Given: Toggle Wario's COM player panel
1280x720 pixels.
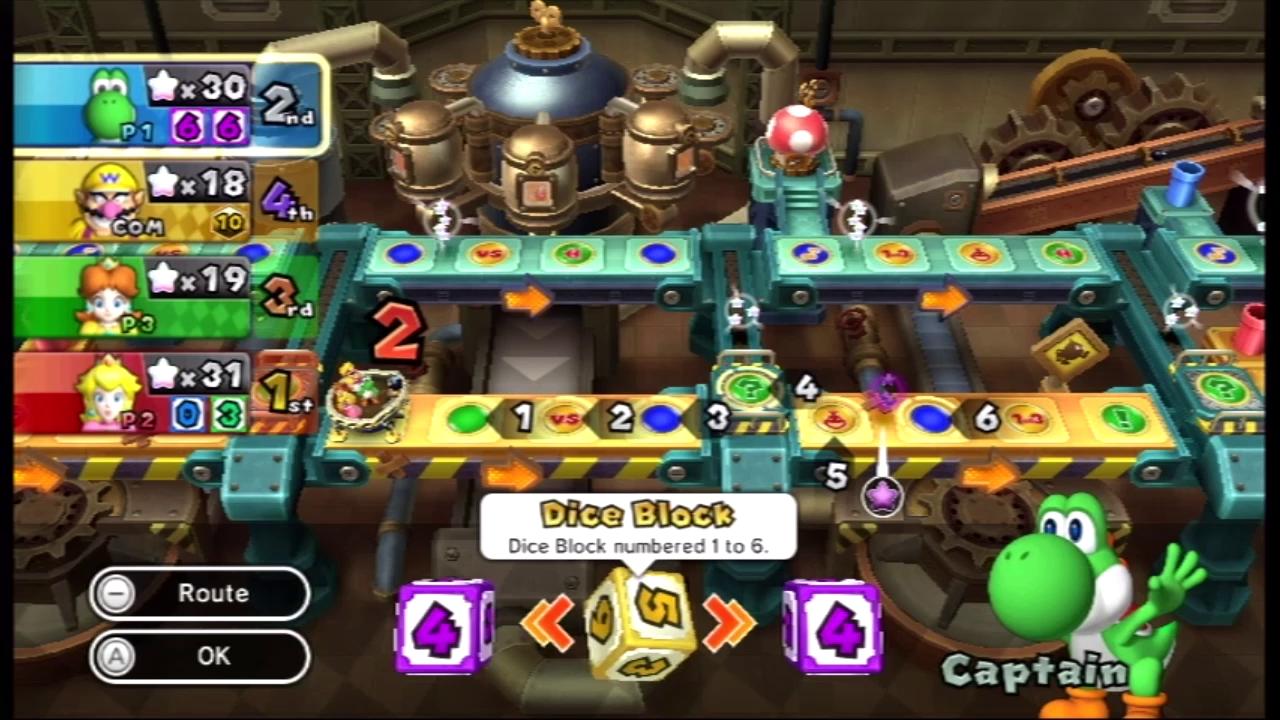Looking at the screenshot, I should [160, 195].
